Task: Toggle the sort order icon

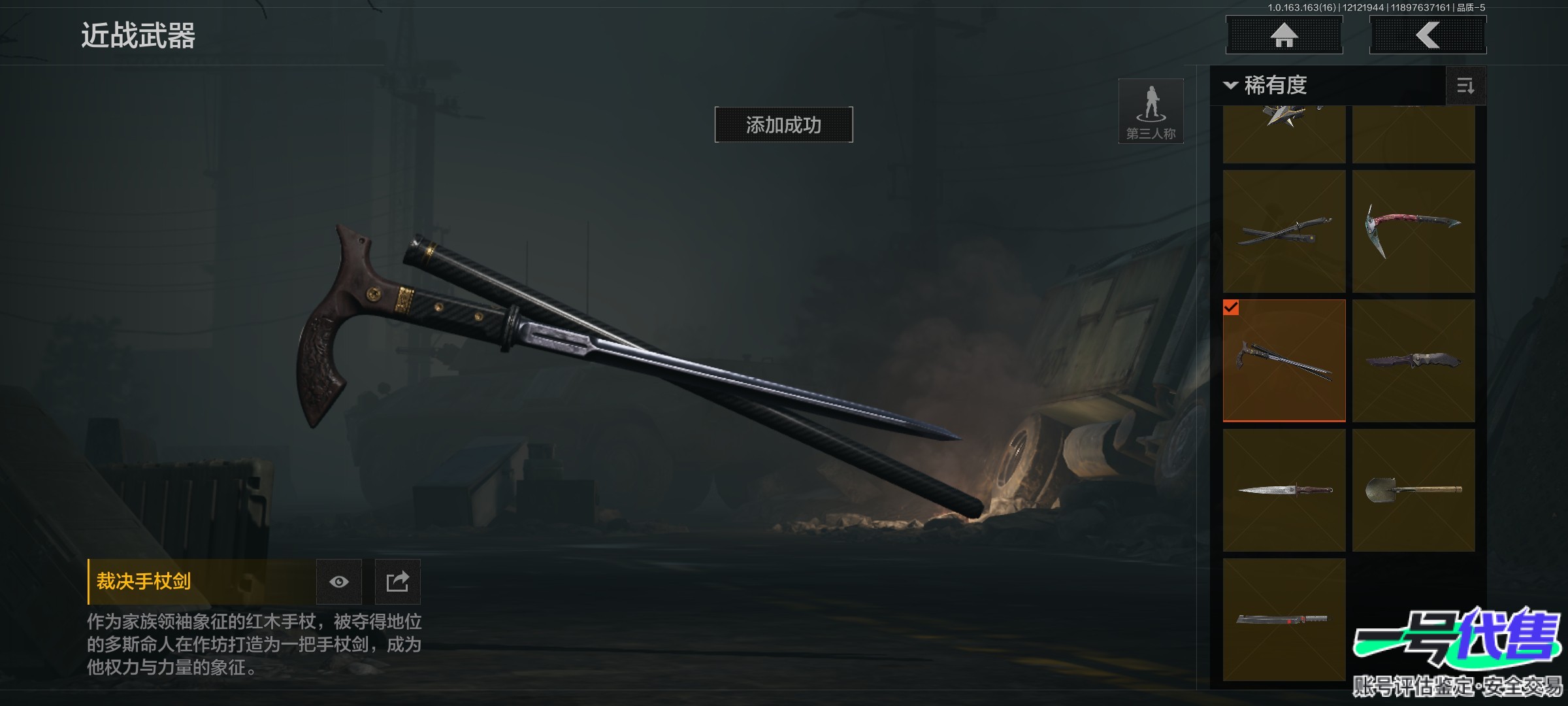Action: [x=1465, y=86]
